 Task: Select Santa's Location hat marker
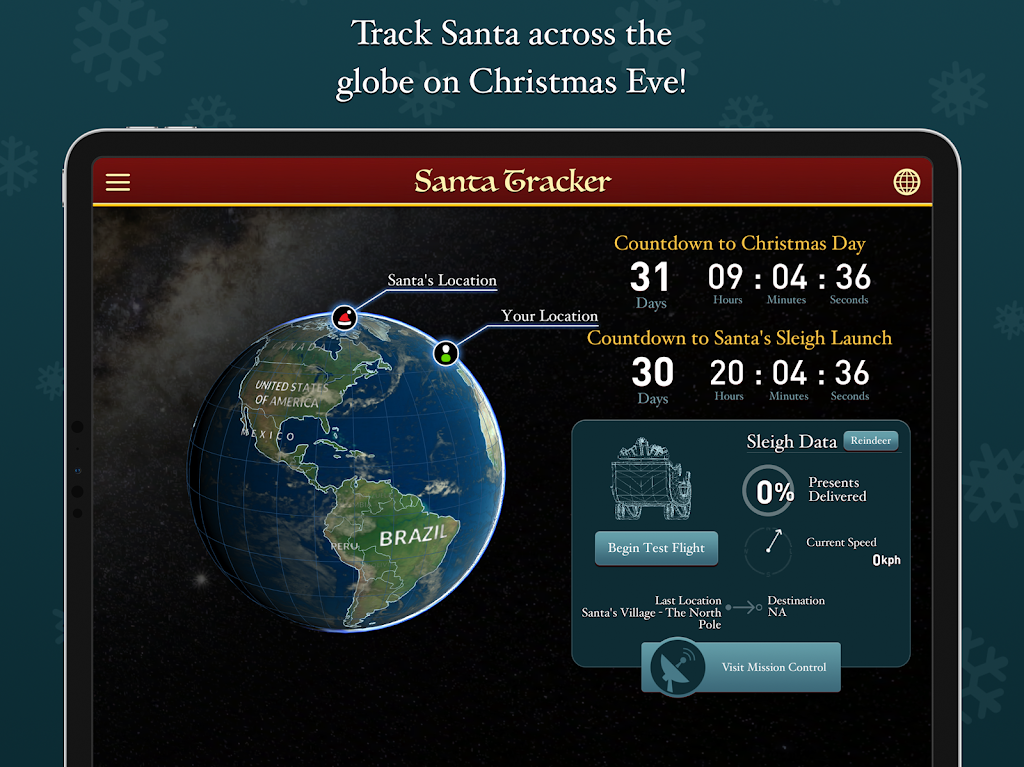click(x=345, y=318)
